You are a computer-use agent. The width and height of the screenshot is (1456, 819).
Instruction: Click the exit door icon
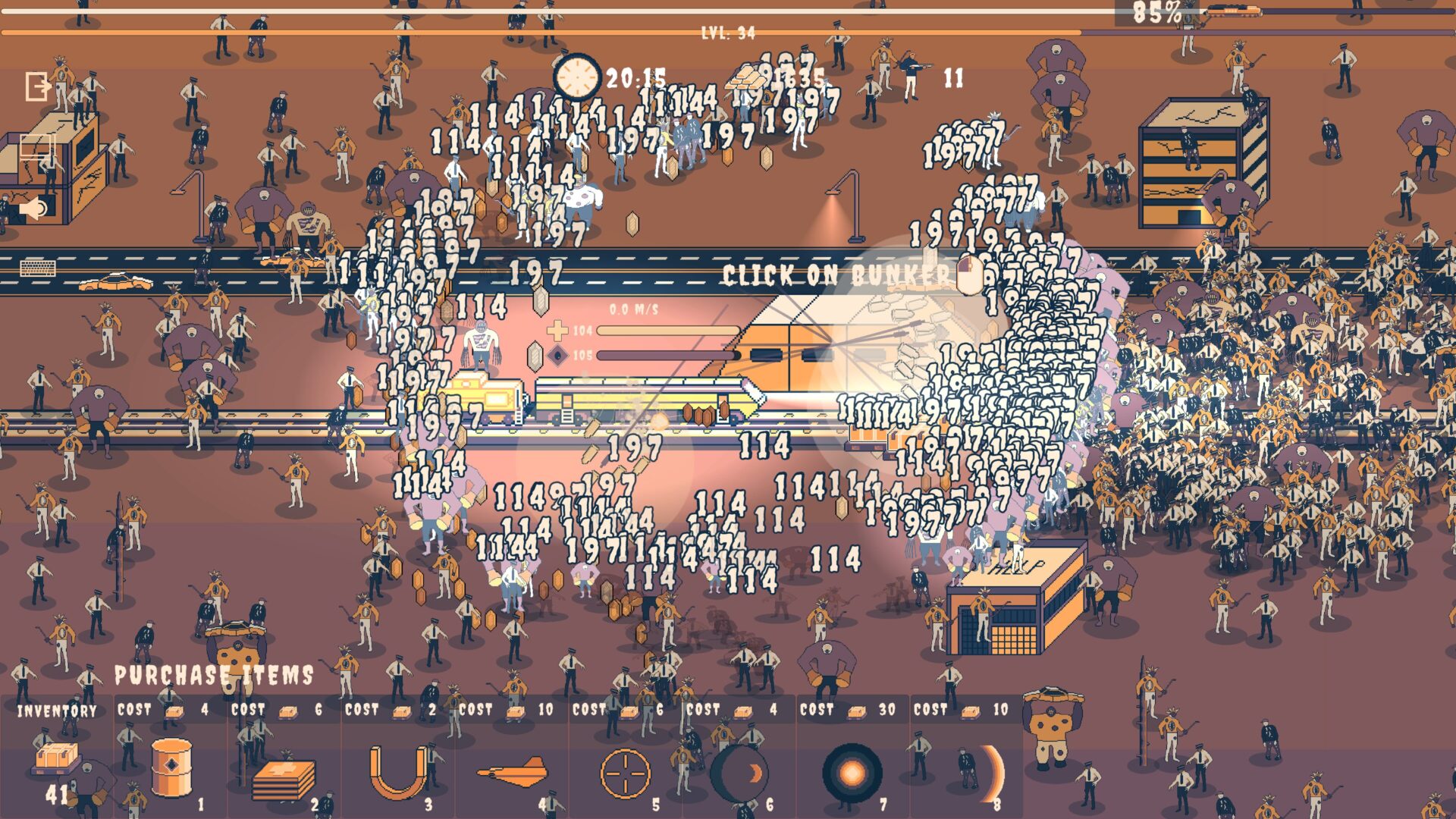click(x=37, y=86)
